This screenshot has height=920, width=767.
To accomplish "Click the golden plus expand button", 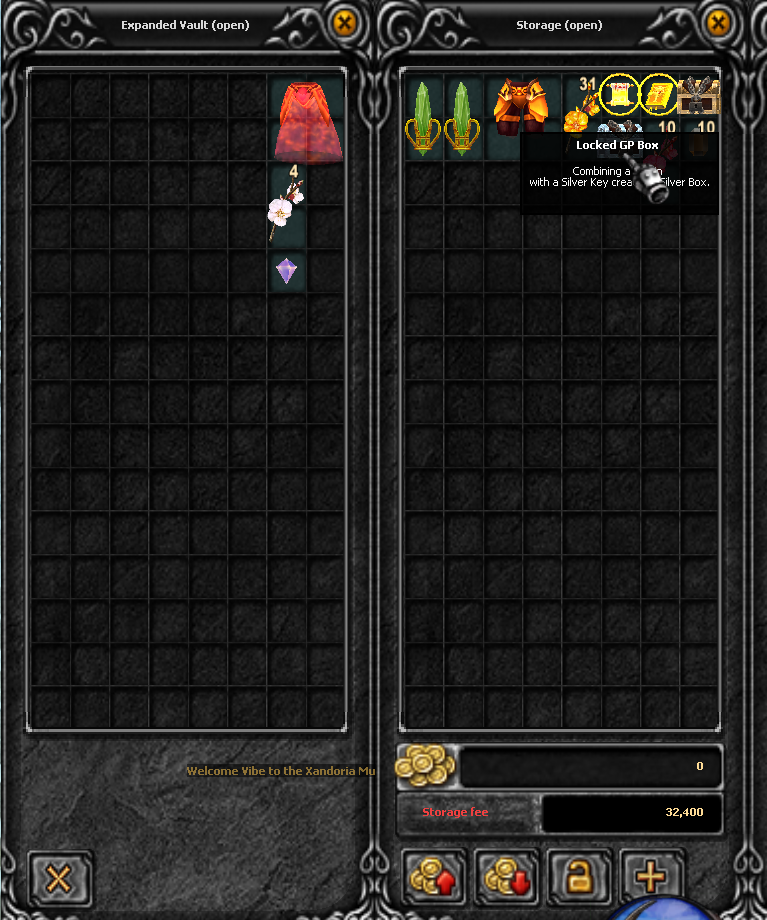I will pos(651,877).
